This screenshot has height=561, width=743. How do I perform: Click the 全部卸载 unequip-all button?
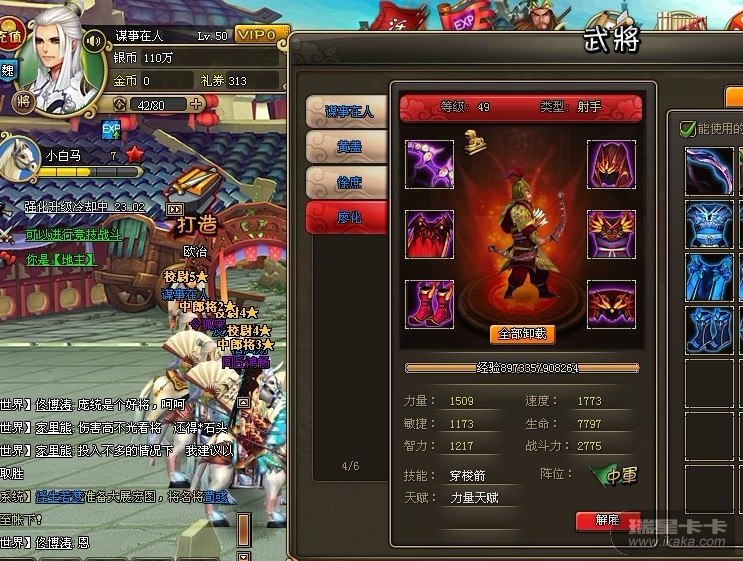(x=522, y=334)
